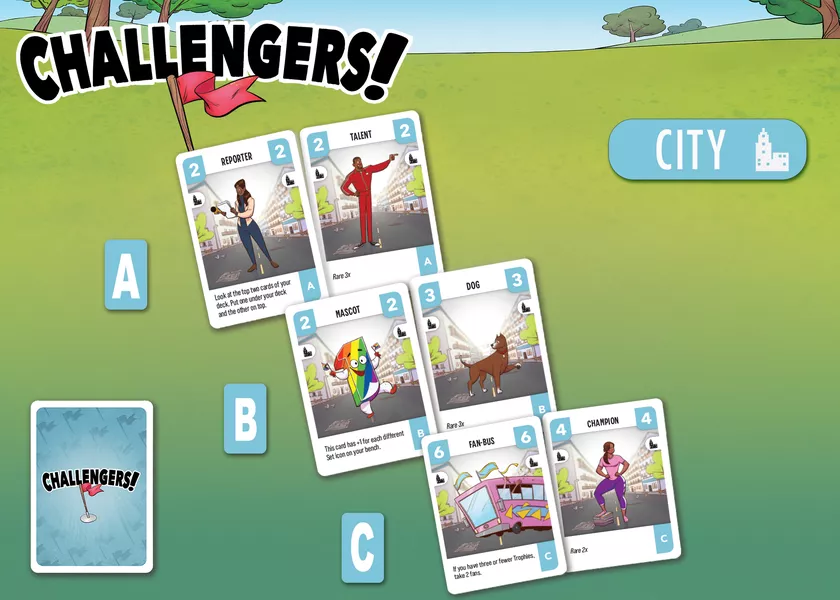Click the face-down Challengers deck
This screenshot has width=840, height=600.
point(92,487)
